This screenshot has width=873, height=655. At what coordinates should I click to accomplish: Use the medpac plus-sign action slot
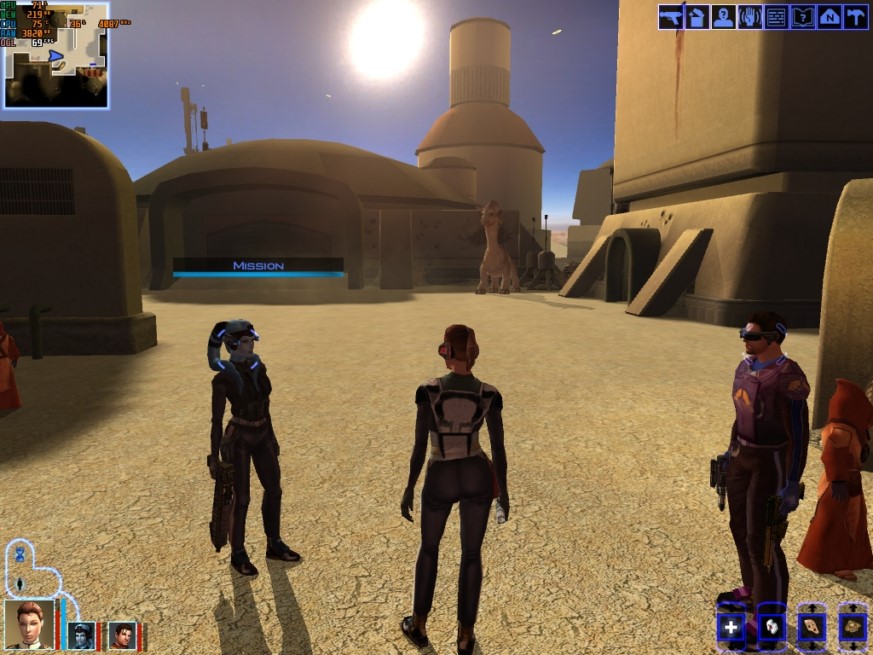(731, 627)
